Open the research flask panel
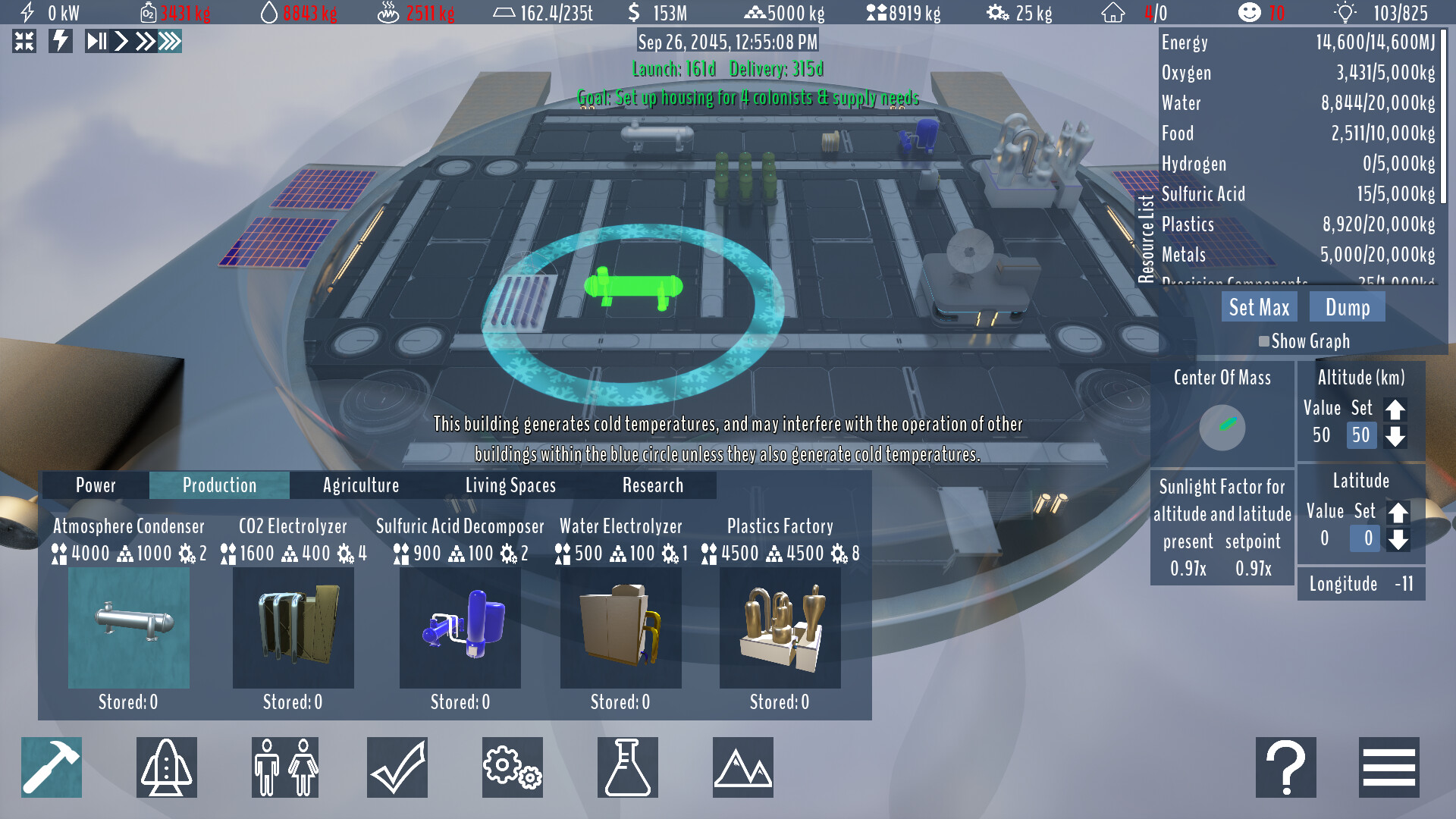1456x819 pixels. (627, 767)
